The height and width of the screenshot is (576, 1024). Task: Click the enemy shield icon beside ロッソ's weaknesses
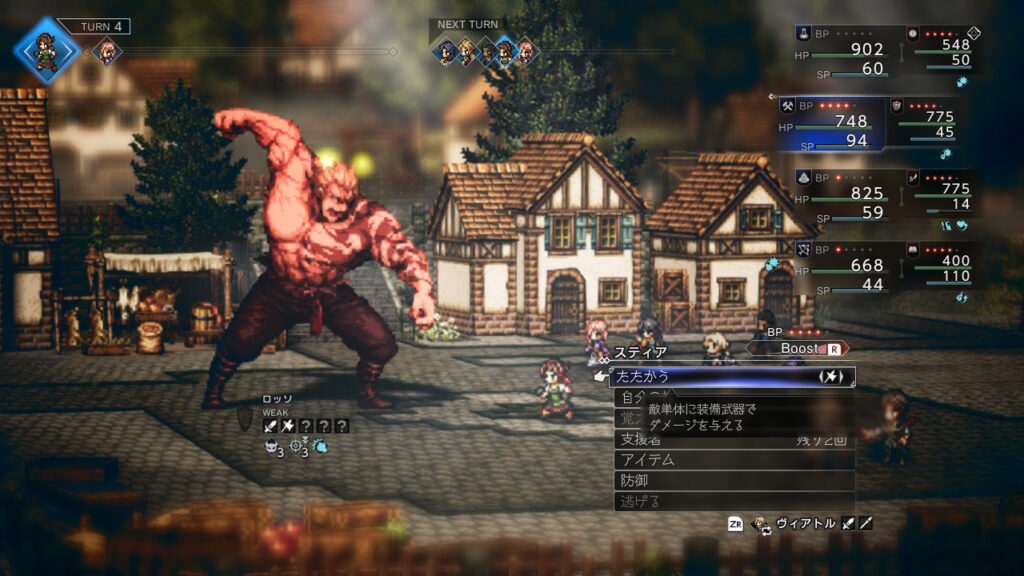[247, 420]
